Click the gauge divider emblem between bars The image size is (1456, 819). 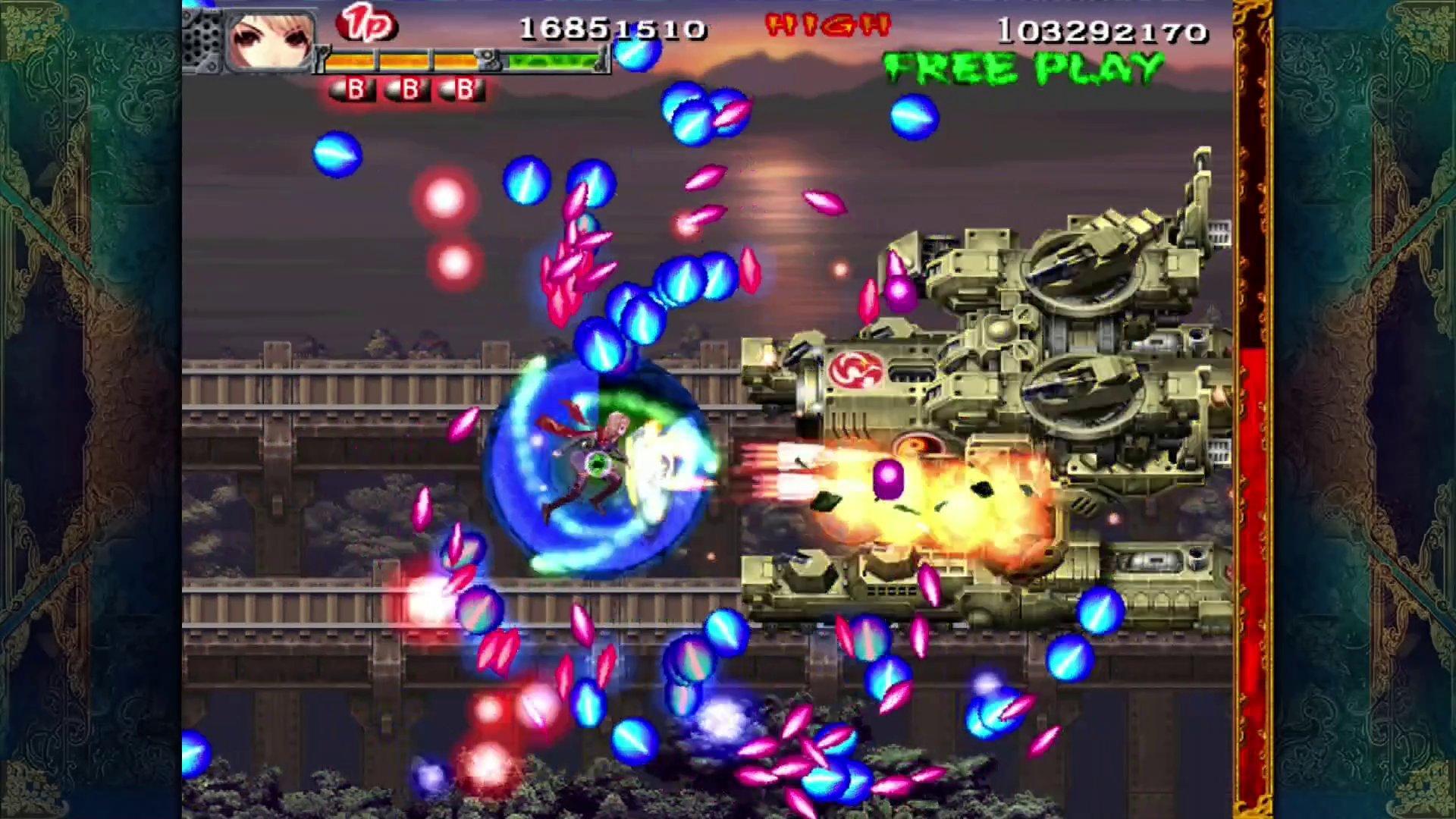point(486,57)
